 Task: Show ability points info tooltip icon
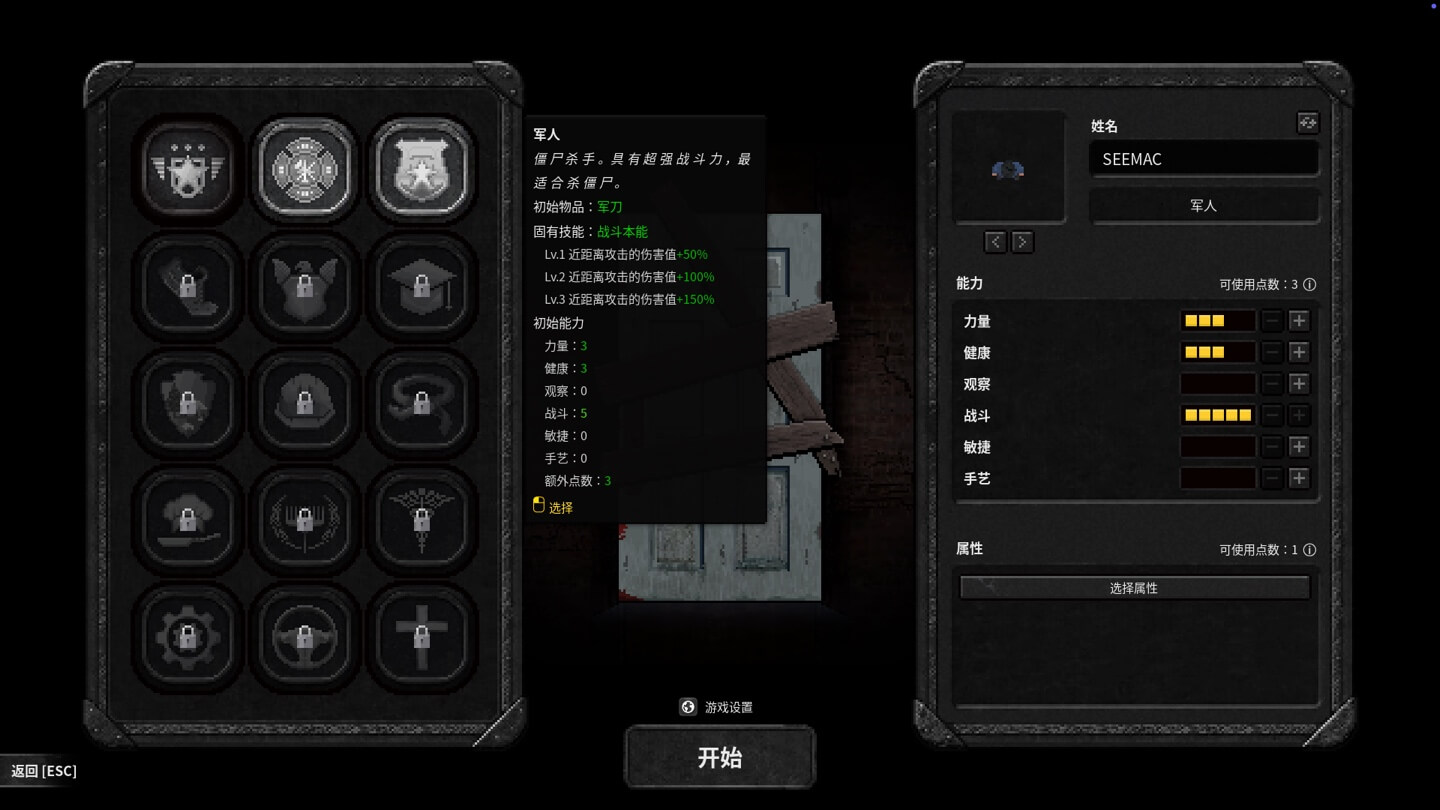coord(1310,285)
